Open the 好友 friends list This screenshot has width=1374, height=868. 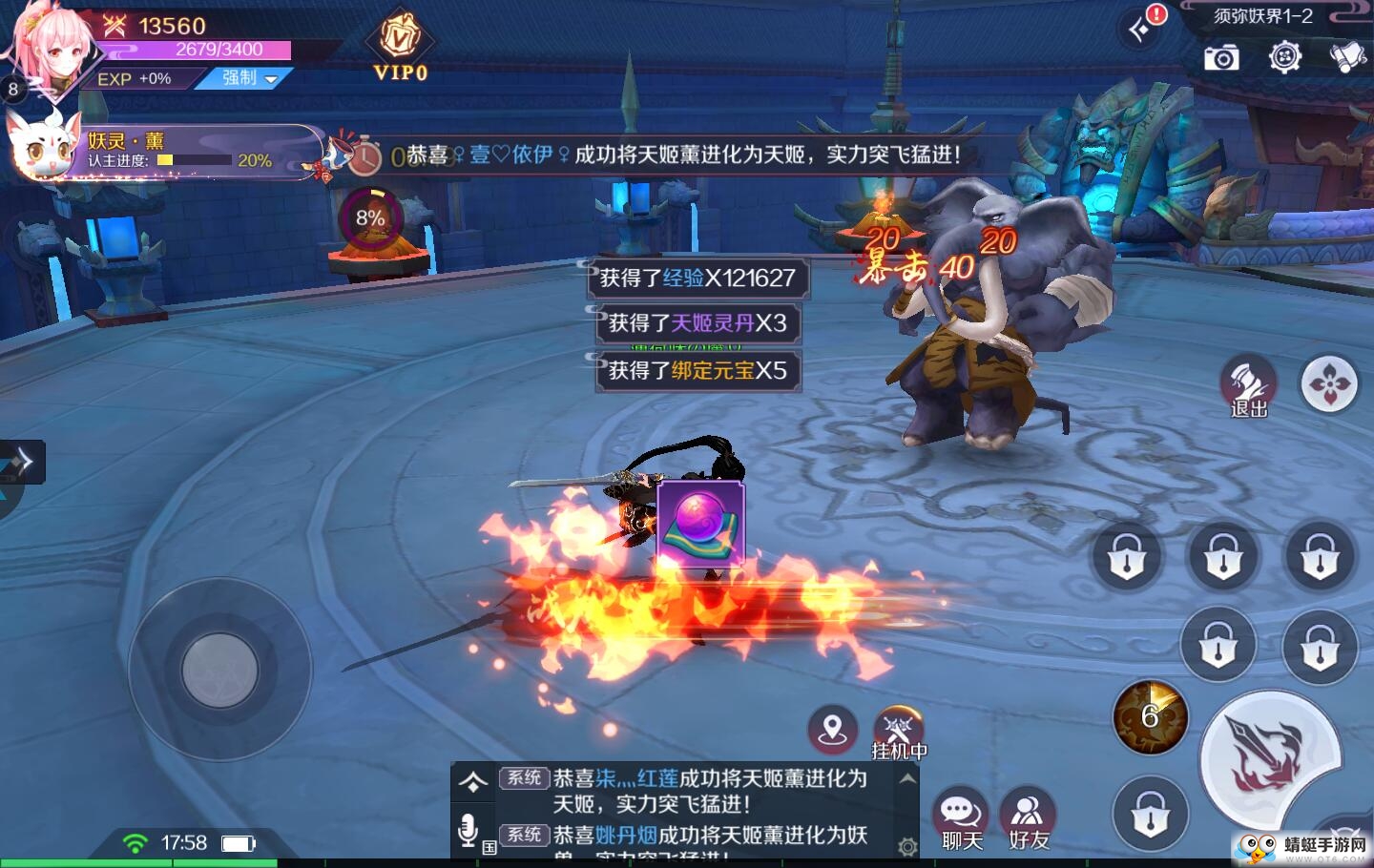click(1028, 819)
